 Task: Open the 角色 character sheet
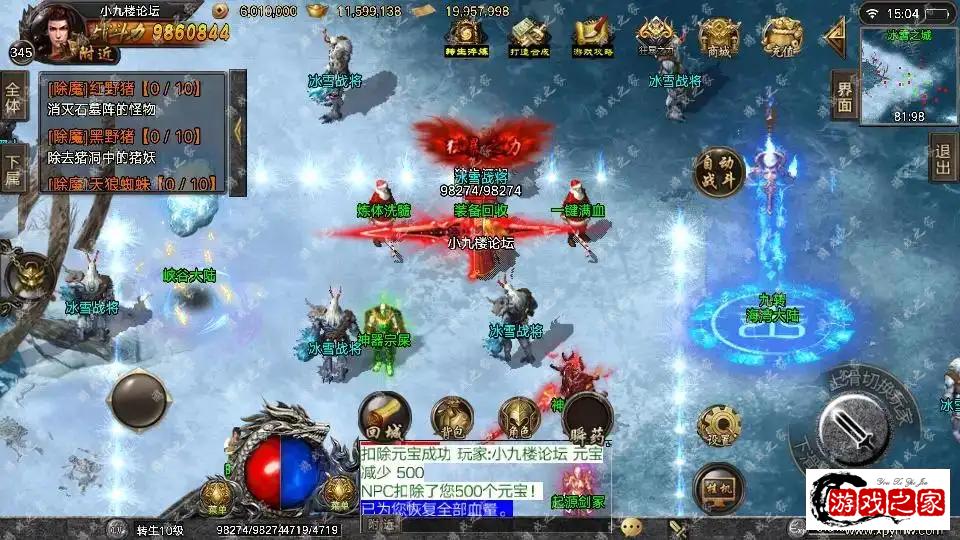520,418
